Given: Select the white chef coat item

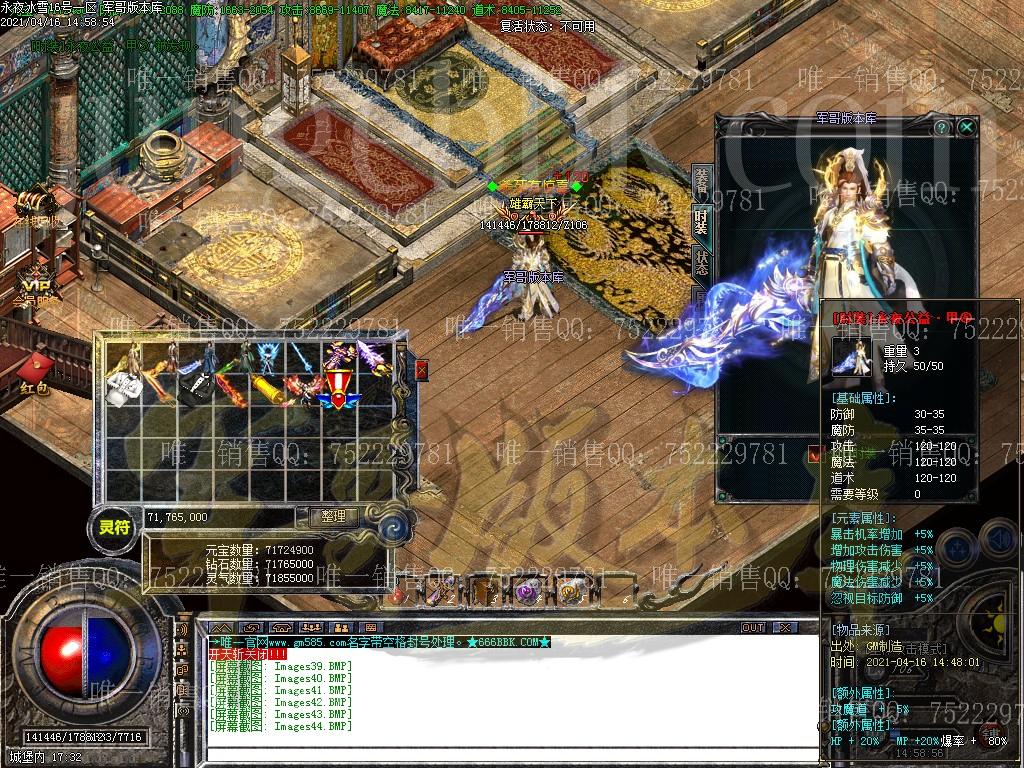Looking at the screenshot, I should [x=123, y=390].
